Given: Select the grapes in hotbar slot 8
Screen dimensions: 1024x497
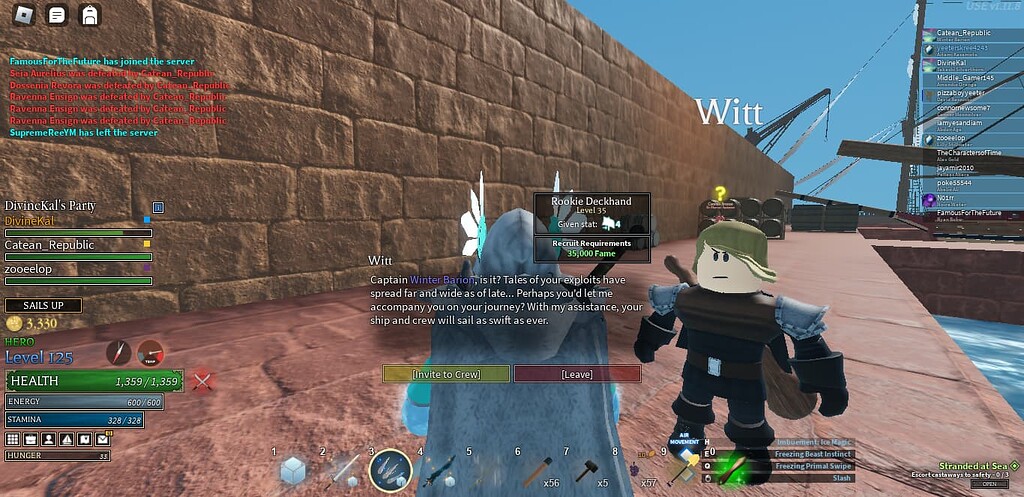Looking at the screenshot, I should tap(636, 469).
